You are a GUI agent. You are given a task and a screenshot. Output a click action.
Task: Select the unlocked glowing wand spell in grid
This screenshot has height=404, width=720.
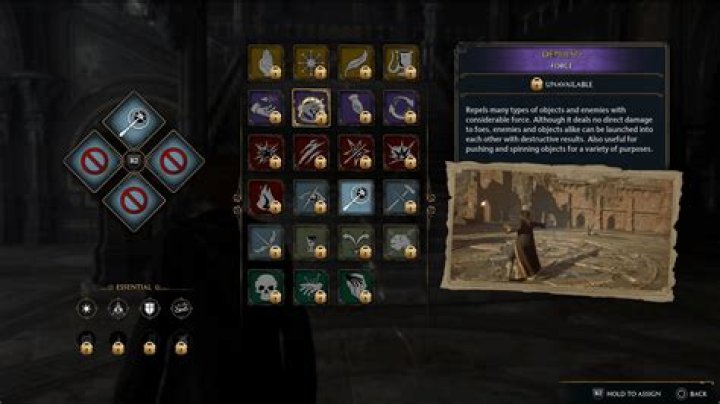355,196
